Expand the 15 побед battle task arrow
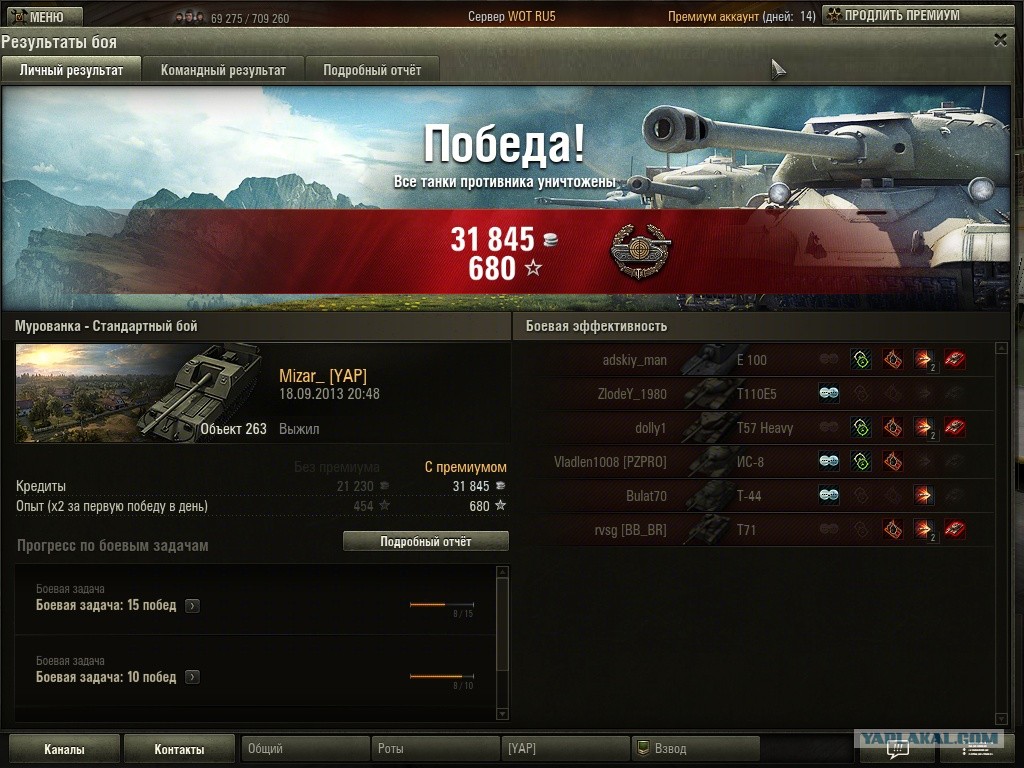This screenshot has width=1024, height=768. tap(192, 606)
